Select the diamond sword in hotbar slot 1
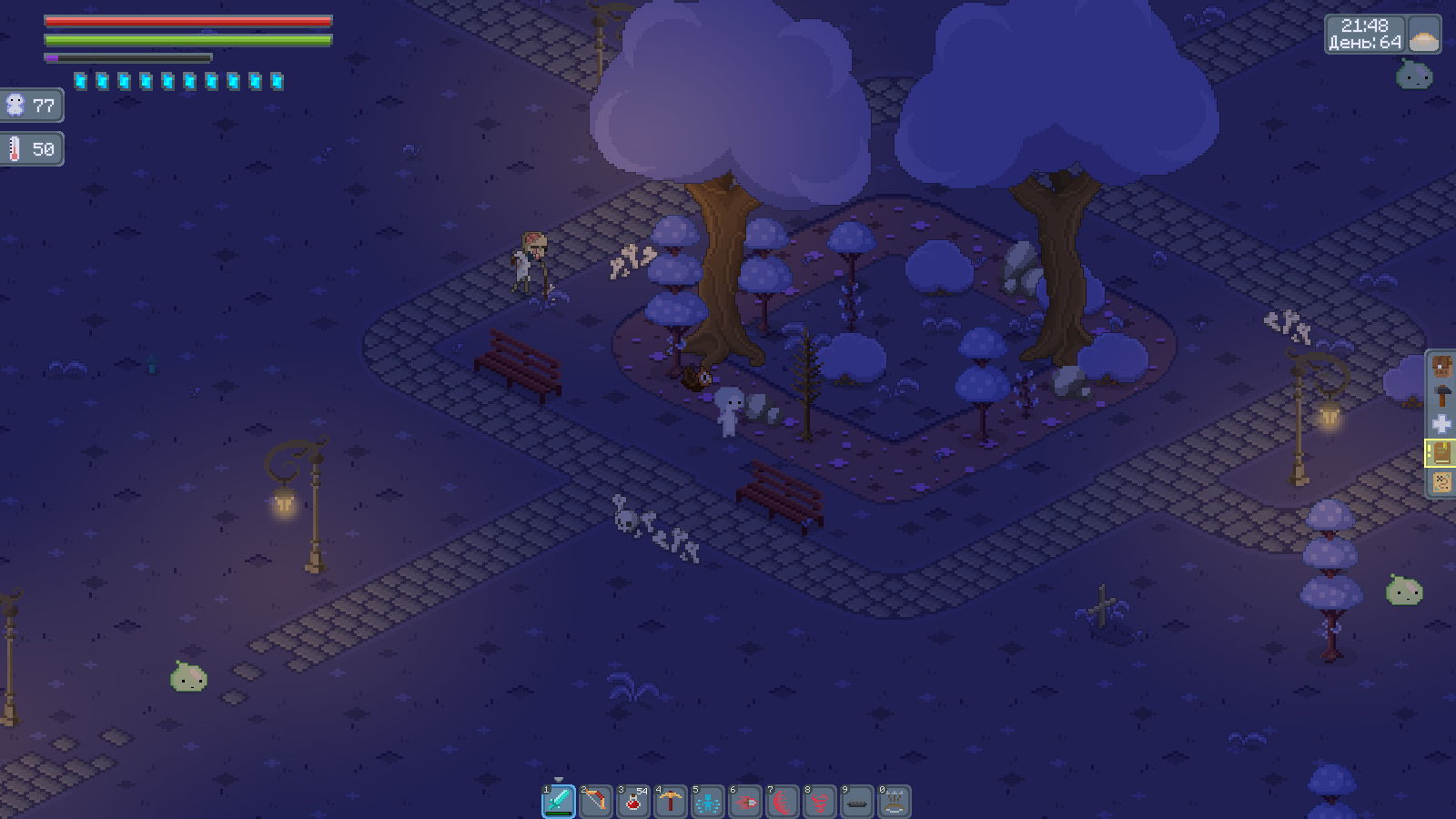The width and height of the screenshot is (1456, 819). coord(559,802)
